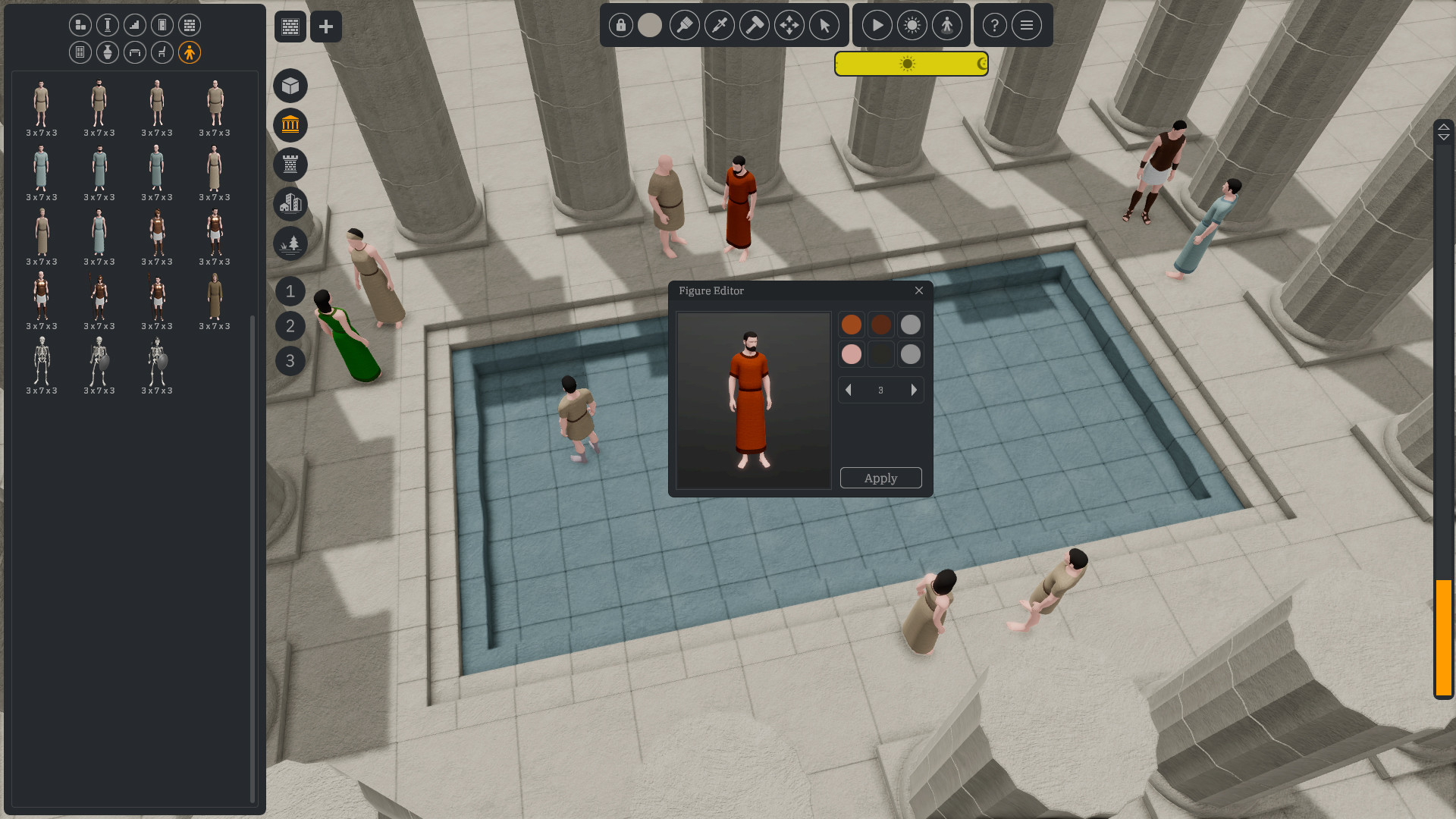This screenshot has width=1456, height=819.
Task: Open the vase decoration category
Action: coord(107,52)
